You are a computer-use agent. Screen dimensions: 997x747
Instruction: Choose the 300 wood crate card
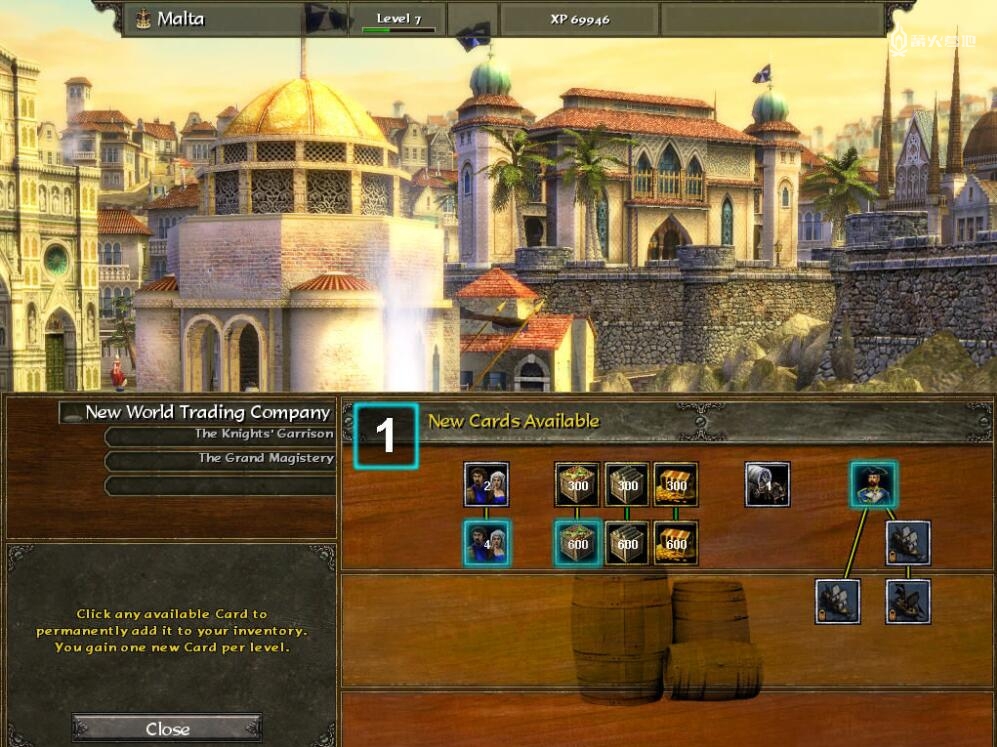click(627, 485)
